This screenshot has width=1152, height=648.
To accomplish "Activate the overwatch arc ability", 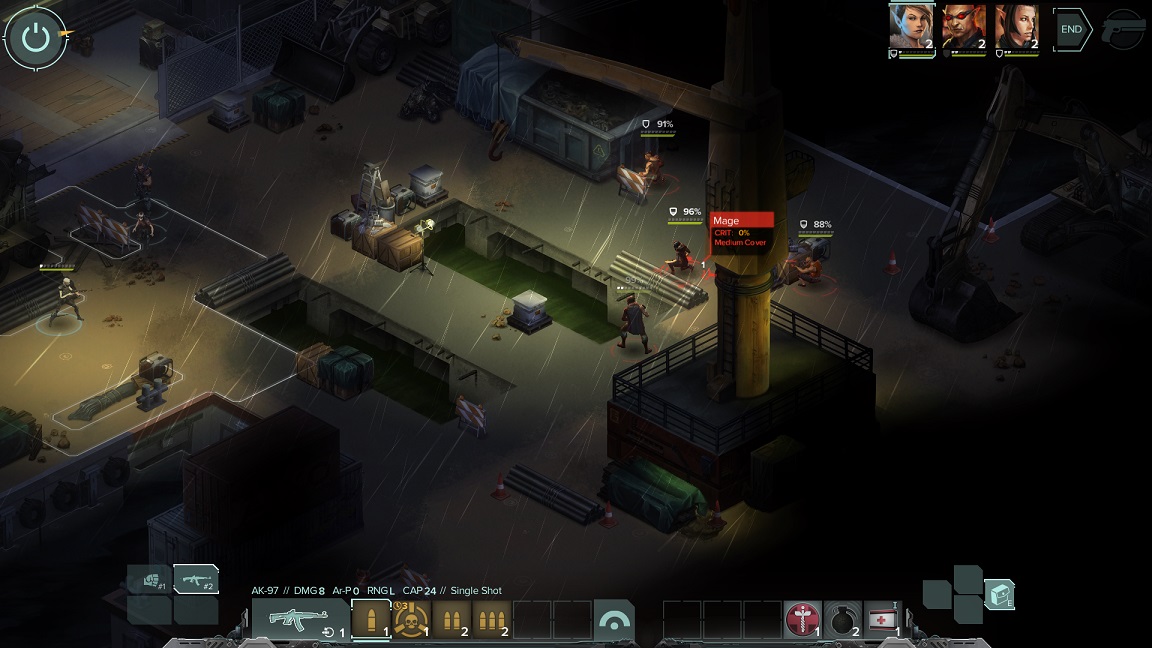I will coord(613,619).
